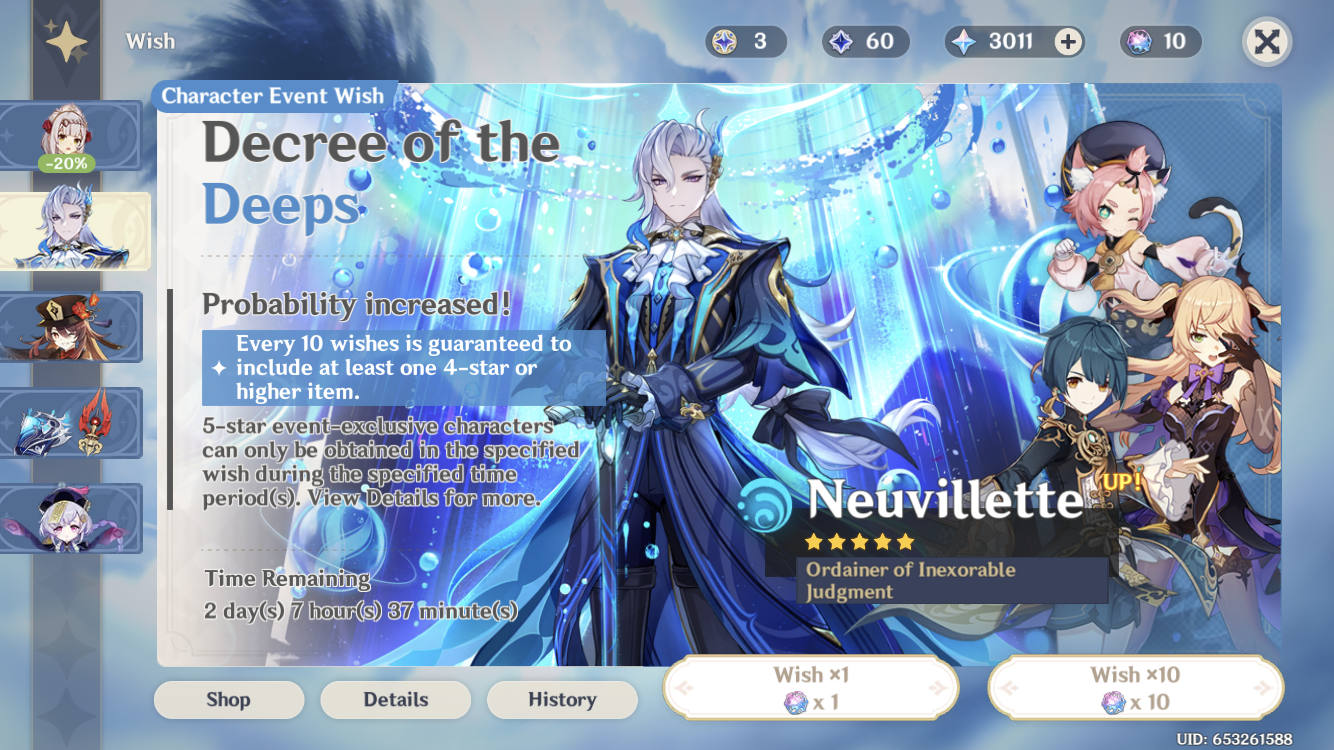The height and width of the screenshot is (750, 1334).
Task: Open the banner Details page
Action: 395,700
